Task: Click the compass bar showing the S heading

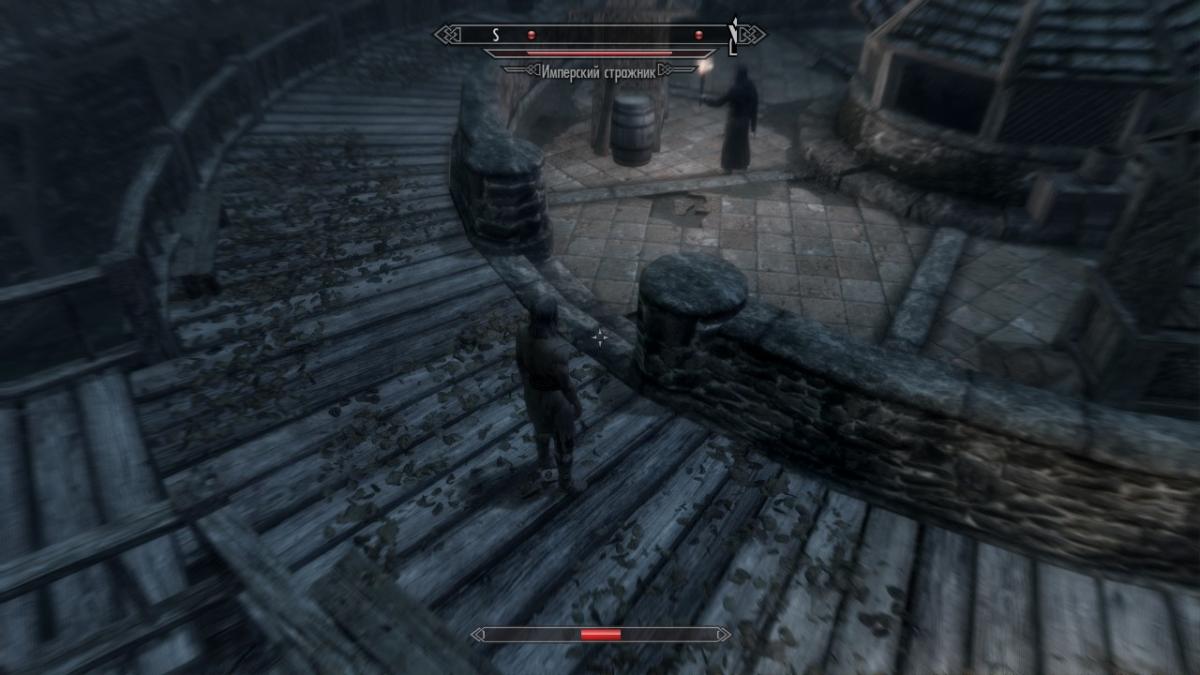Action: [x=600, y=35]
